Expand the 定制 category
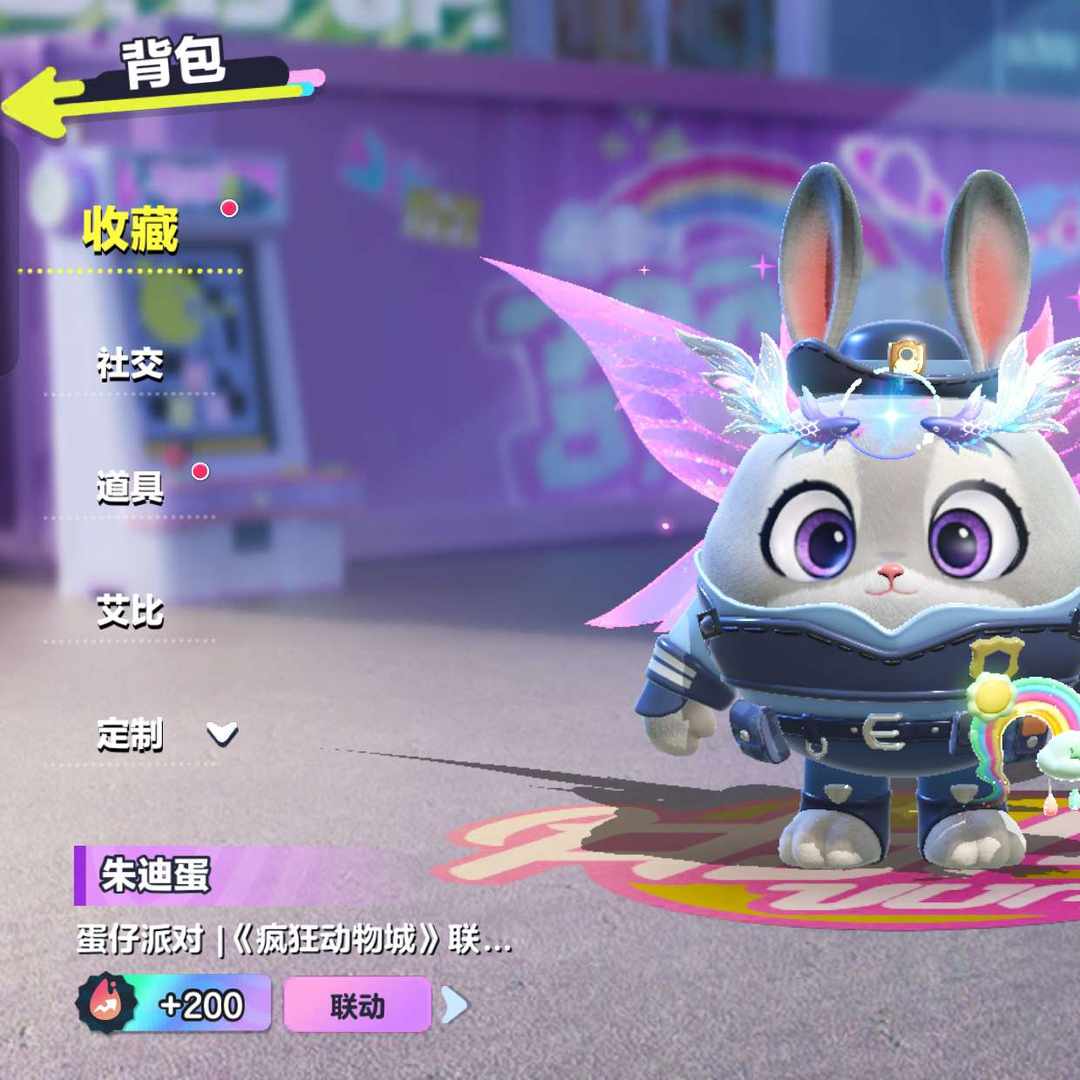 click(x=165, y=736)
